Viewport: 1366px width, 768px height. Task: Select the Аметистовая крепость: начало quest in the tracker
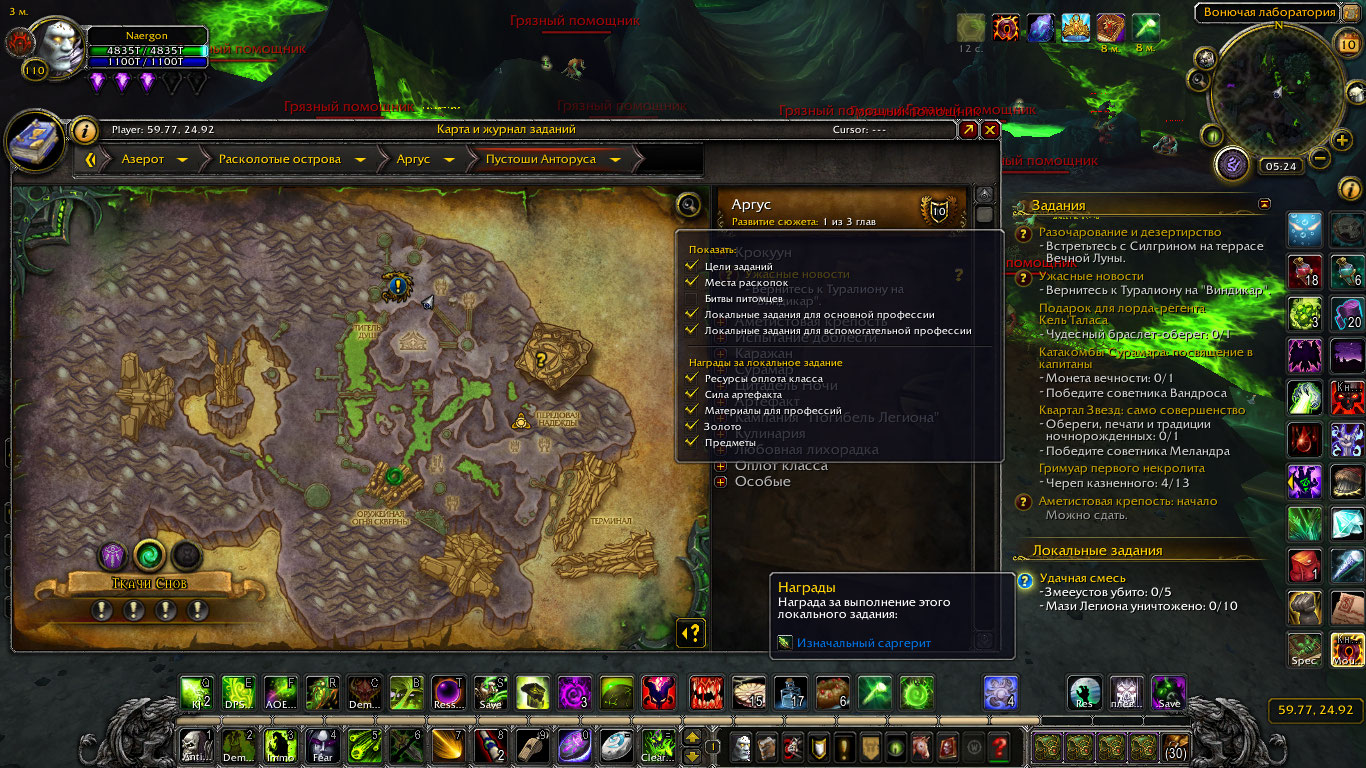[x=1127, y=501]
